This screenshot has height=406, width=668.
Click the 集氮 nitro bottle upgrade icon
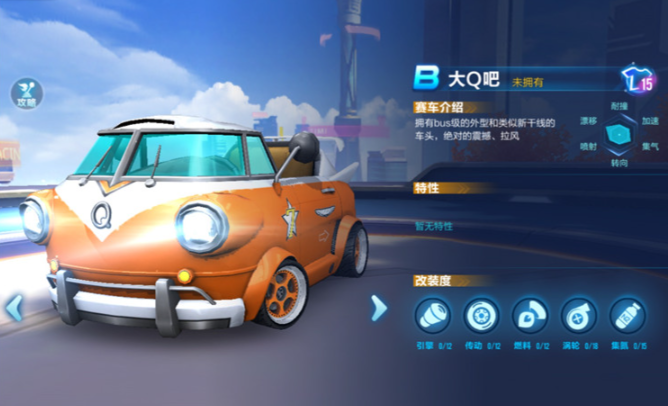(627, 316)
